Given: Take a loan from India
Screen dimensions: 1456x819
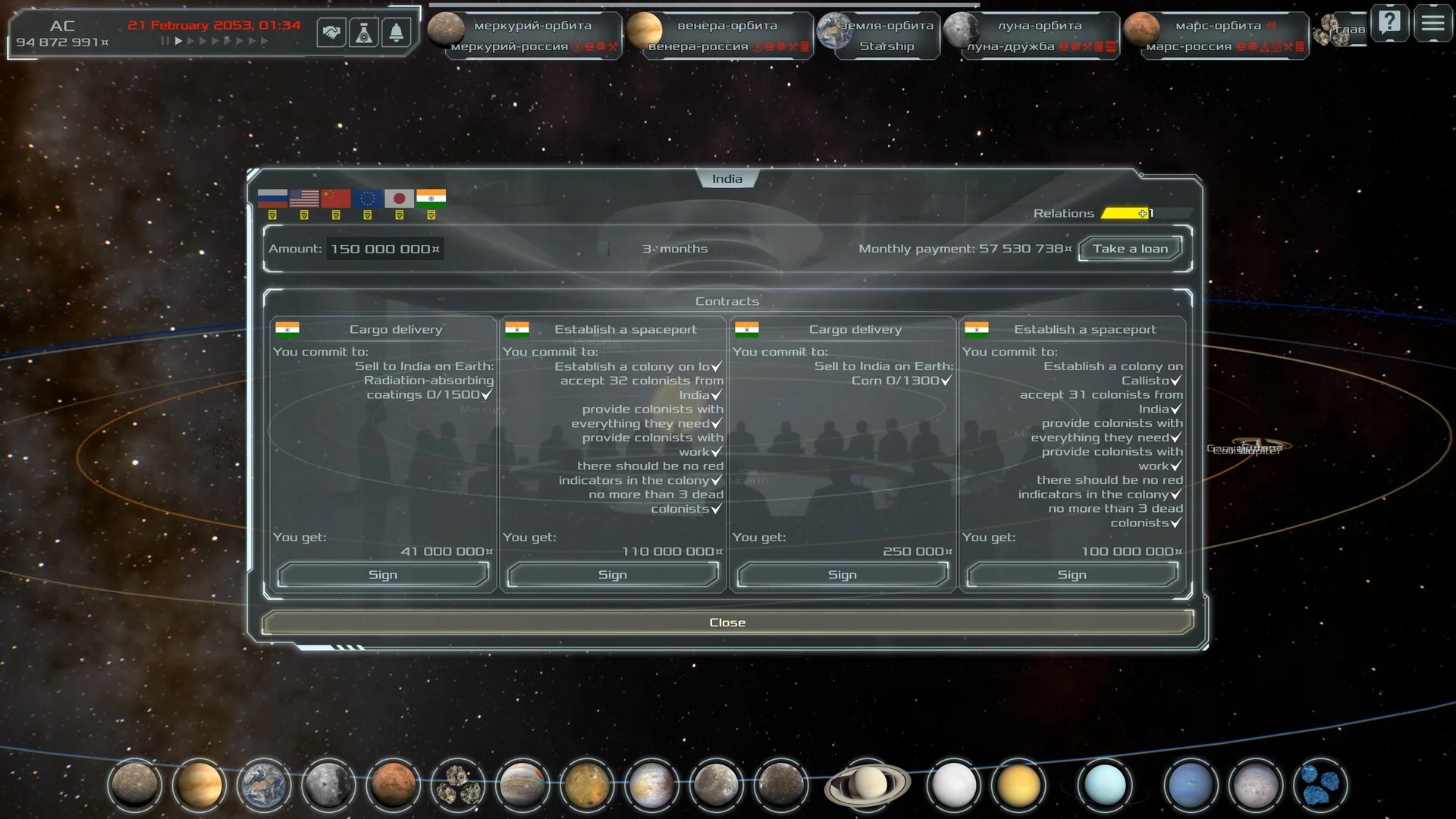Looking at the screenshot, I should pos(1130,249).
